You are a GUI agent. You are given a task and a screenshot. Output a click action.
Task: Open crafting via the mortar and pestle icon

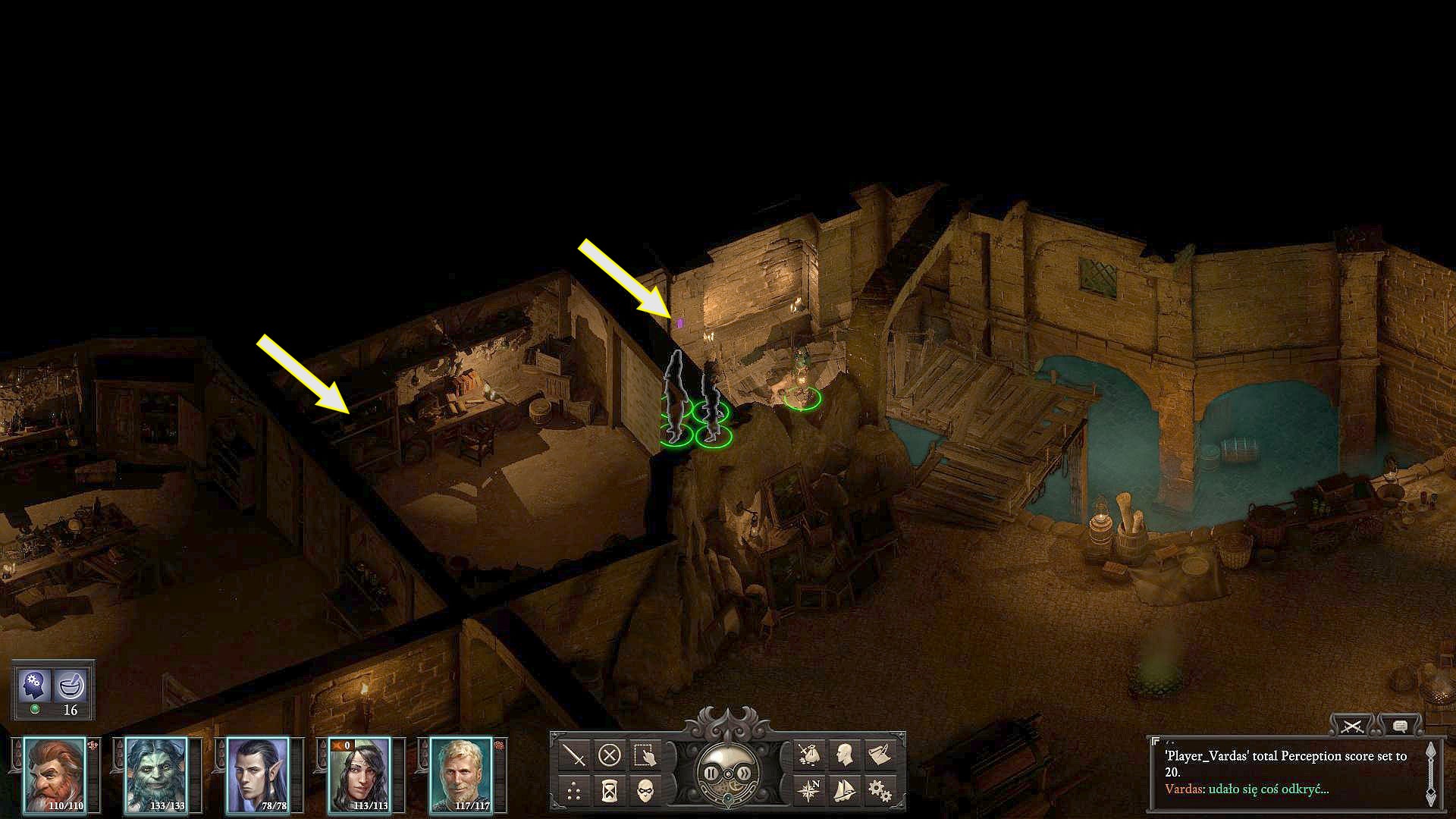pyautogui.click(x=70, y=685)
